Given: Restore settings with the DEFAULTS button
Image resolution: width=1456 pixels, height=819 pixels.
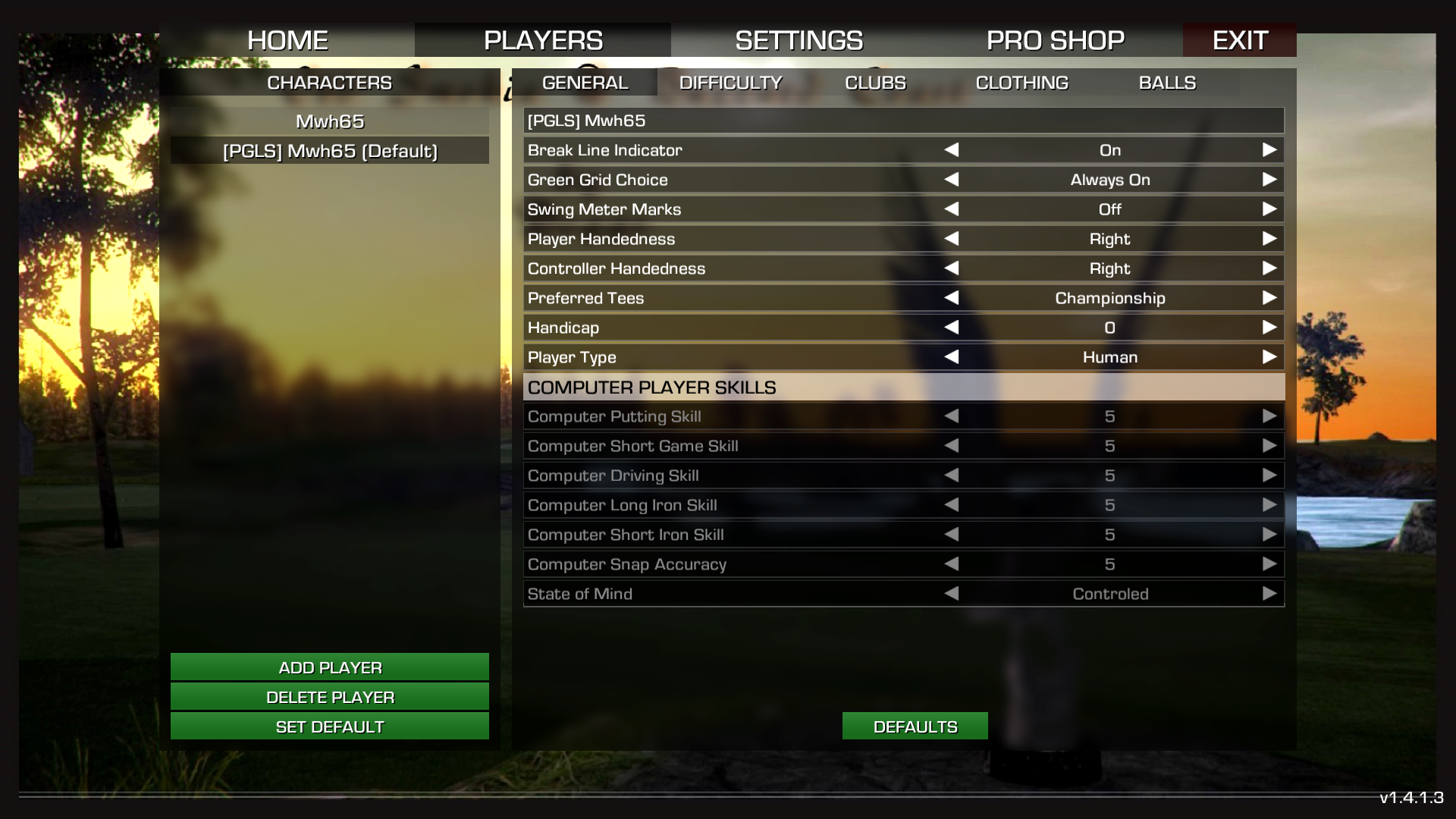Looking at the screenshot, I should pyautogui.click(x=915, y=726).
